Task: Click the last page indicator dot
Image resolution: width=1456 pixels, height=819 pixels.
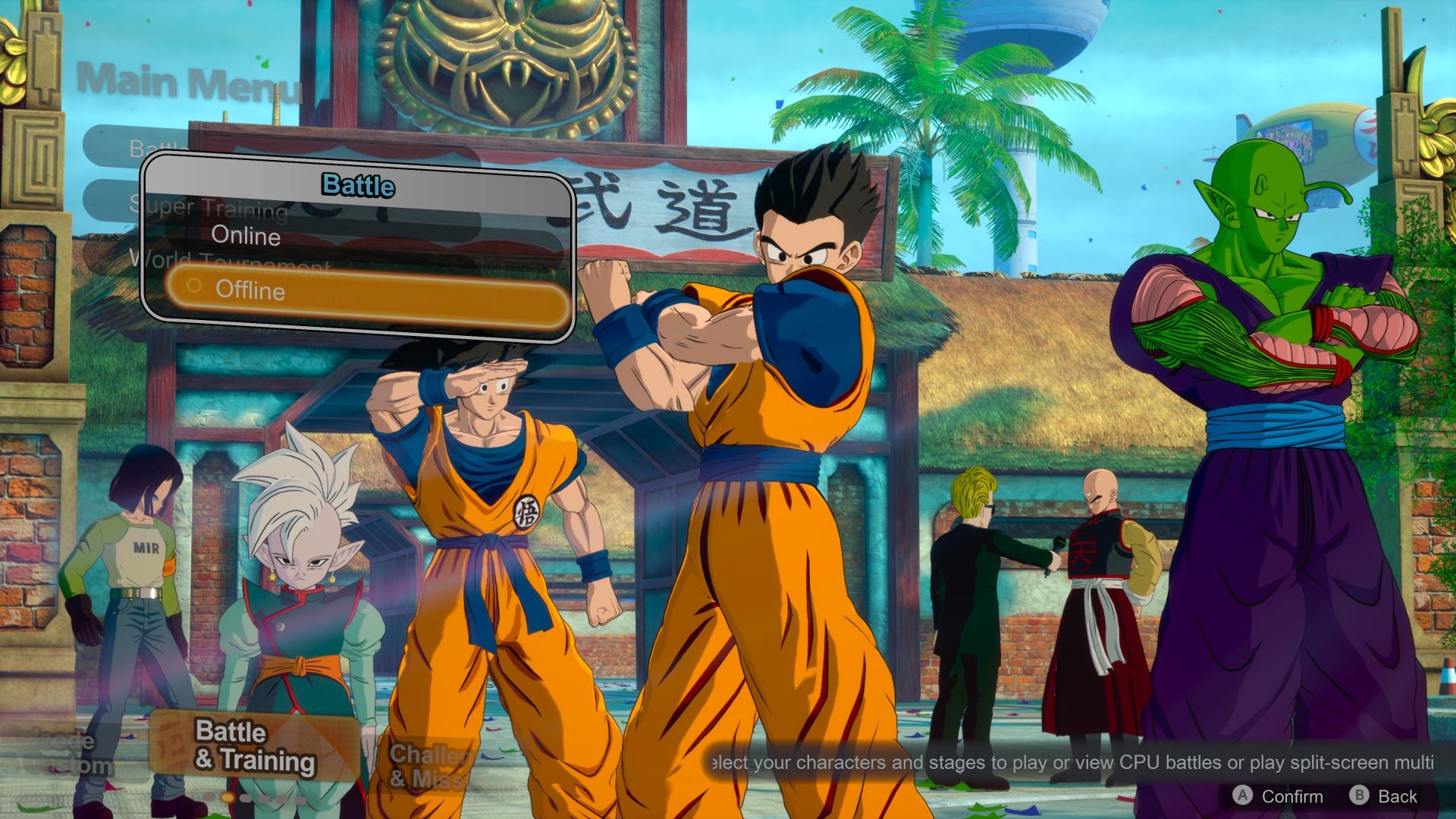Action: (301, 798)
